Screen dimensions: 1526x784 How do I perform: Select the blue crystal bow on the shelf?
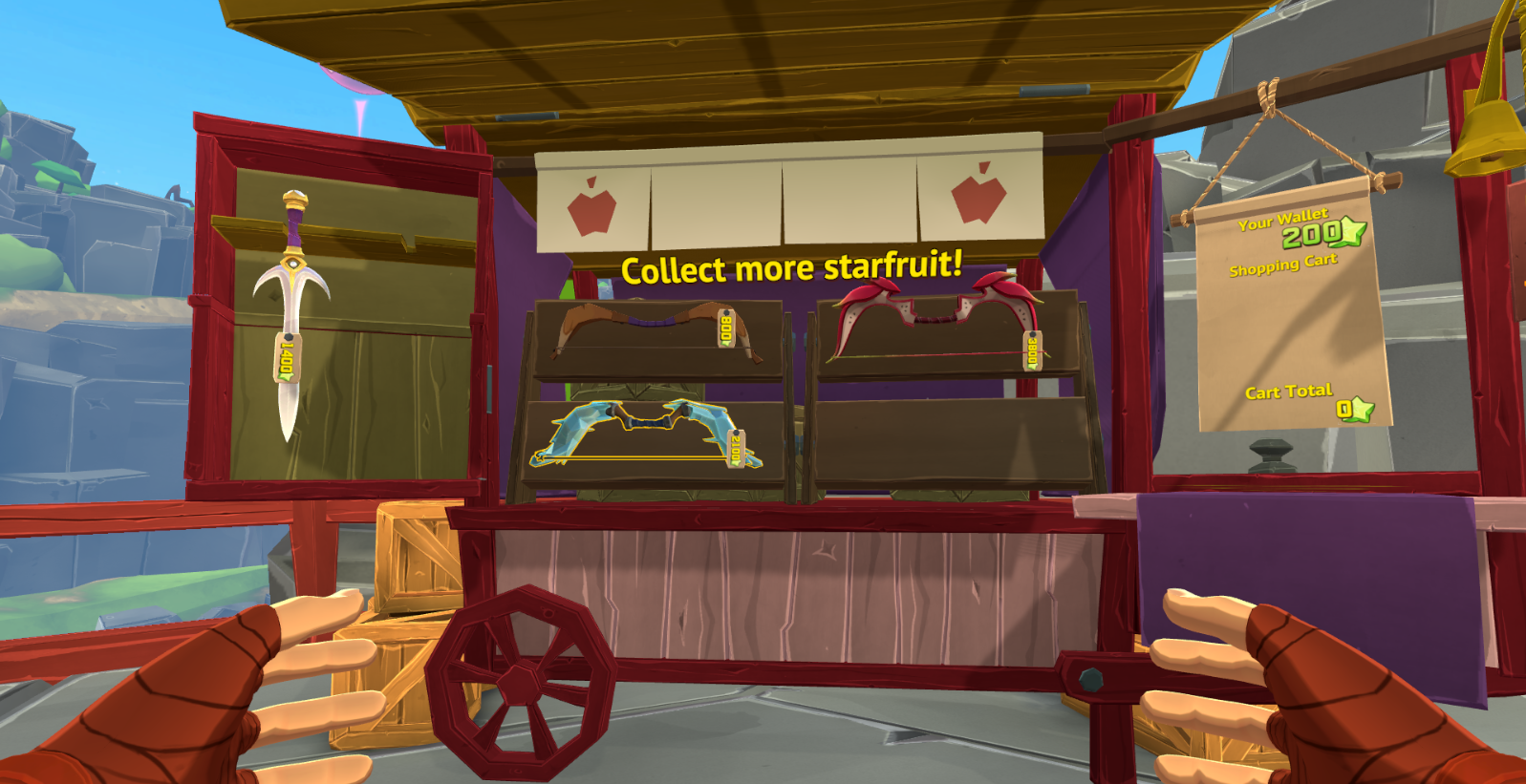pyautogui.click(x=646, y=433)
